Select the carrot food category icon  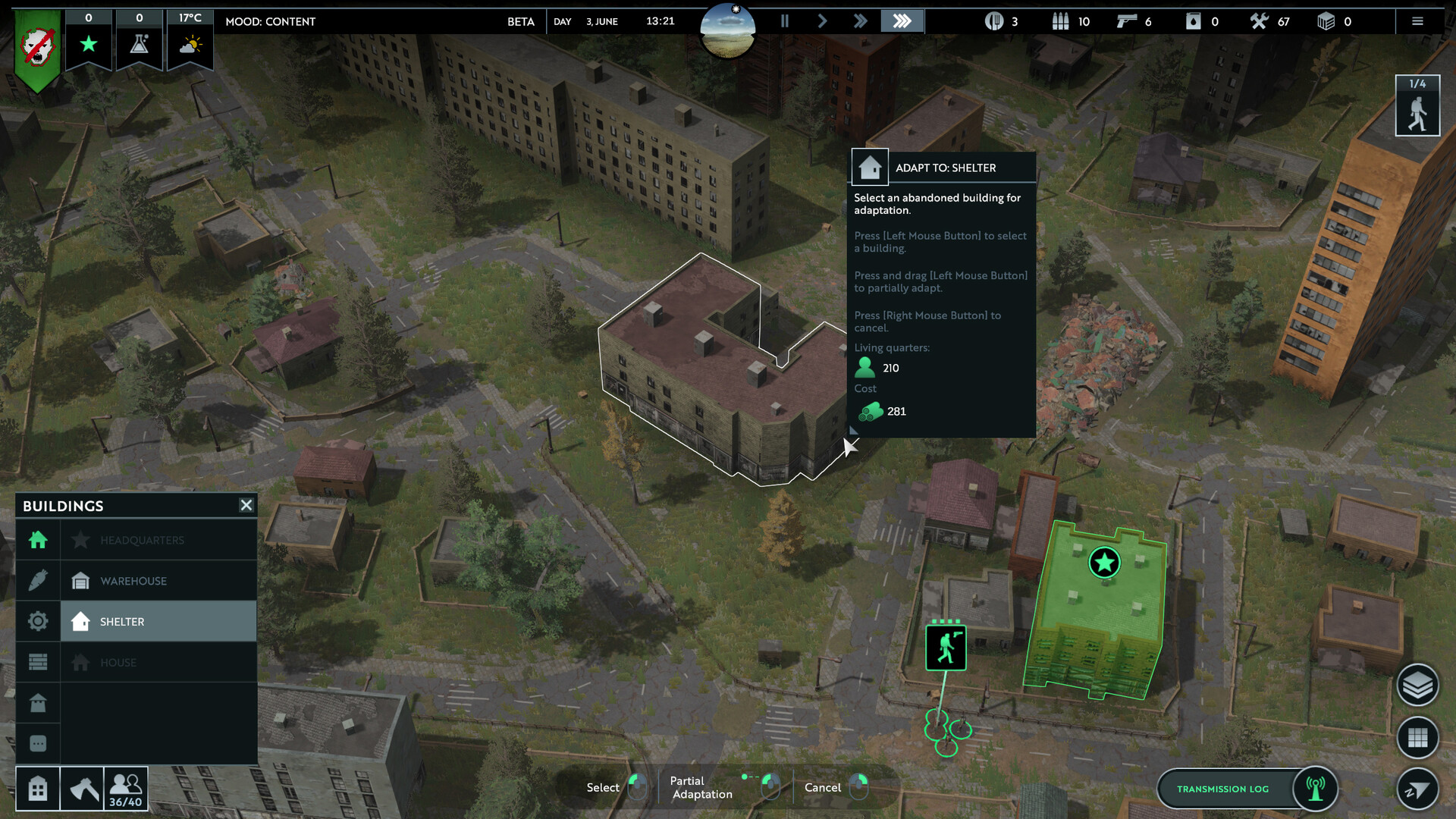click(x=38, y=580)
